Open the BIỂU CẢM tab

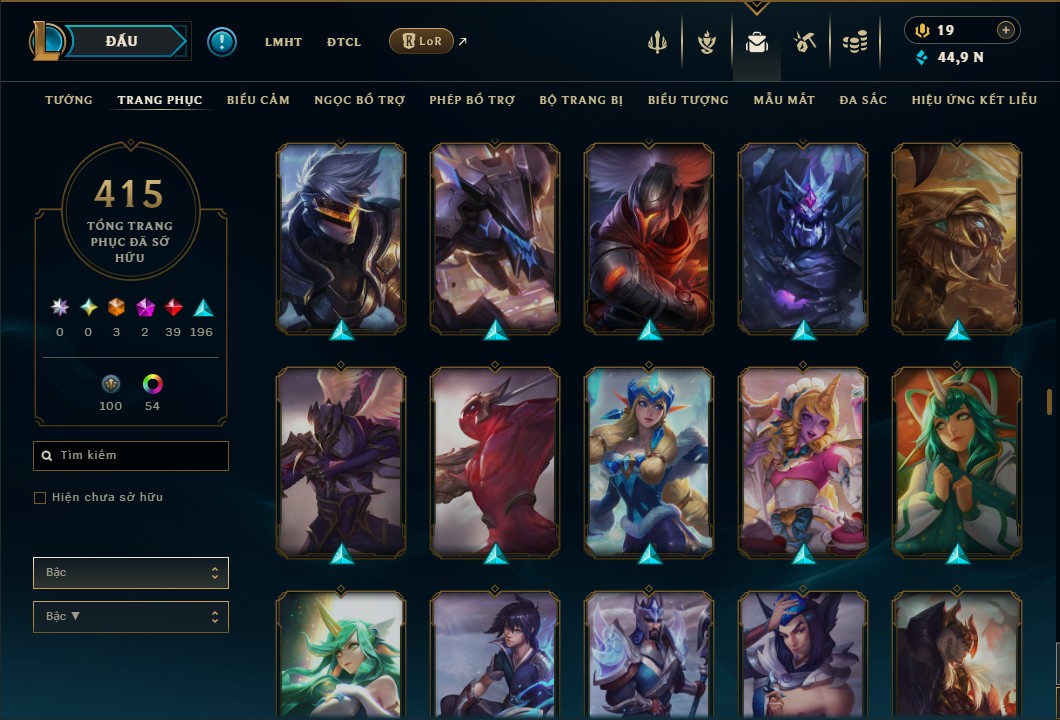pyautogui.click(x=258, y=100)
